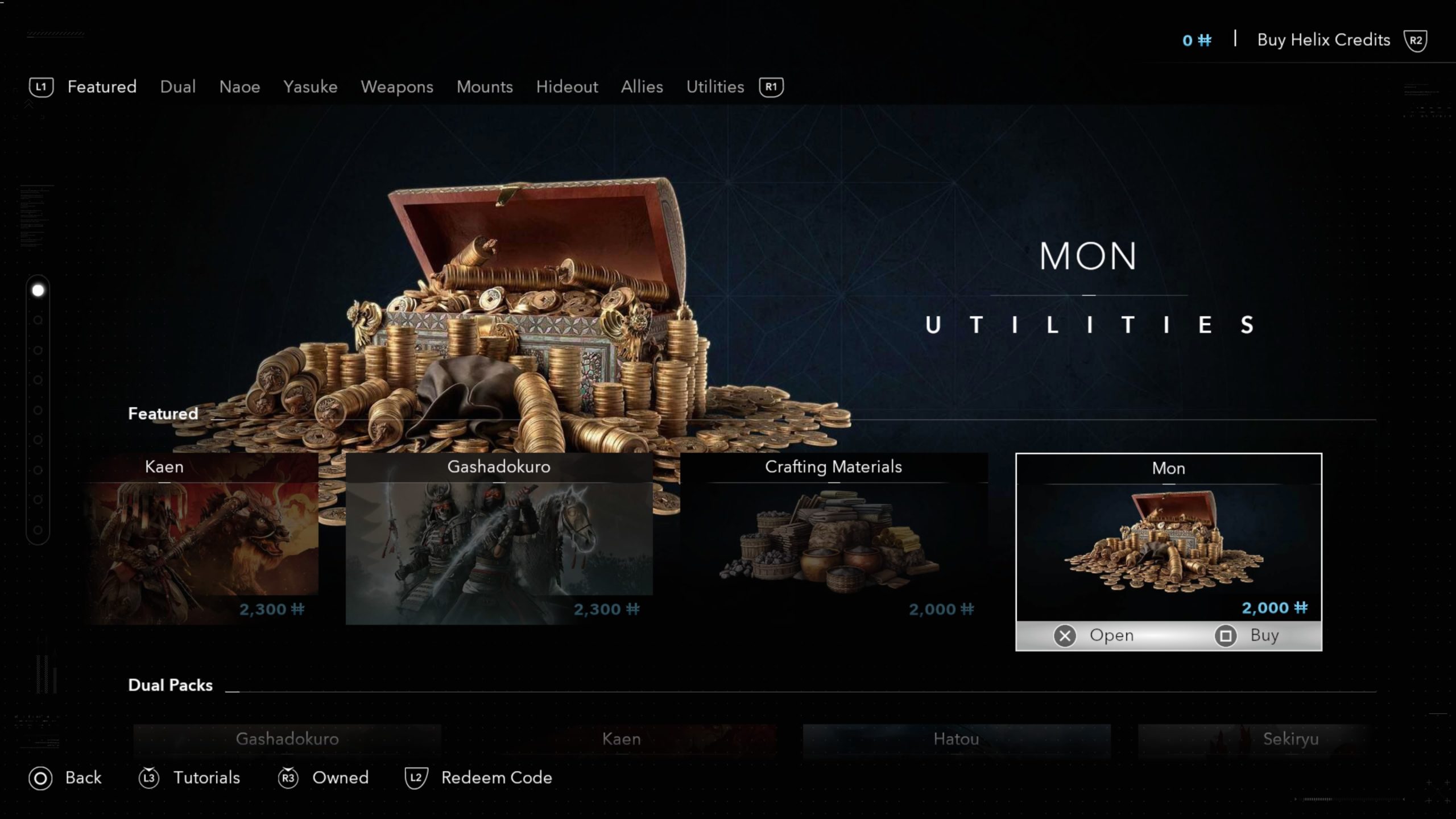The height and width of the screenshot is (819, 1456).
Task: Open the Utilities tab
Action: pos(715,87)
